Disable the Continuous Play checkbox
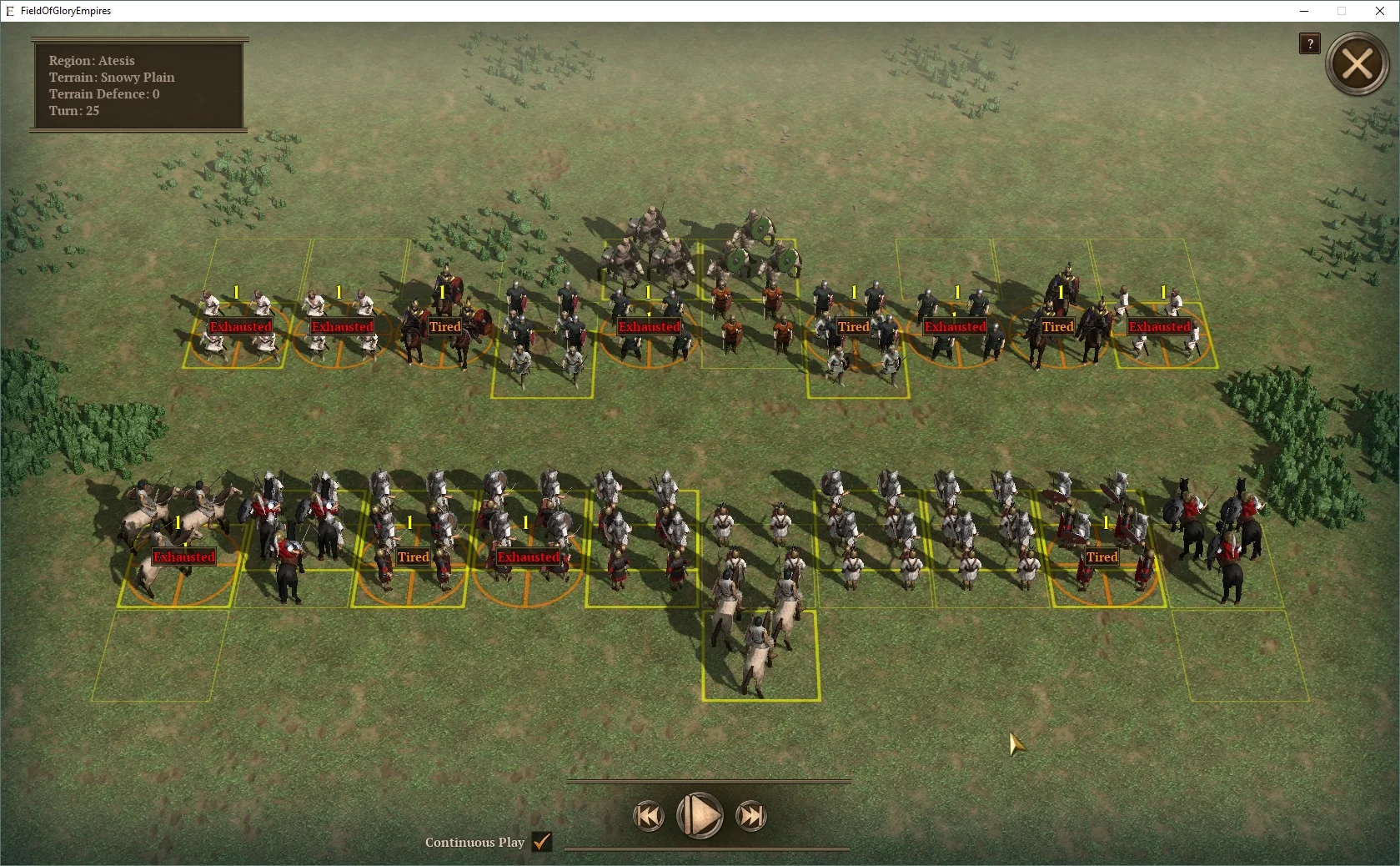The image size is (1400, 866). (x=541, y=843)
